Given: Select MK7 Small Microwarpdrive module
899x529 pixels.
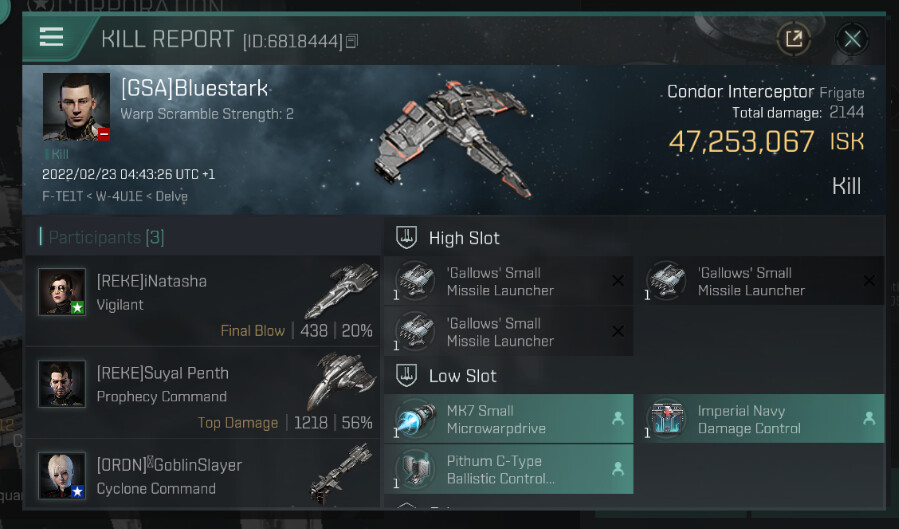Looking at the screenshot, I should [509, 419].
